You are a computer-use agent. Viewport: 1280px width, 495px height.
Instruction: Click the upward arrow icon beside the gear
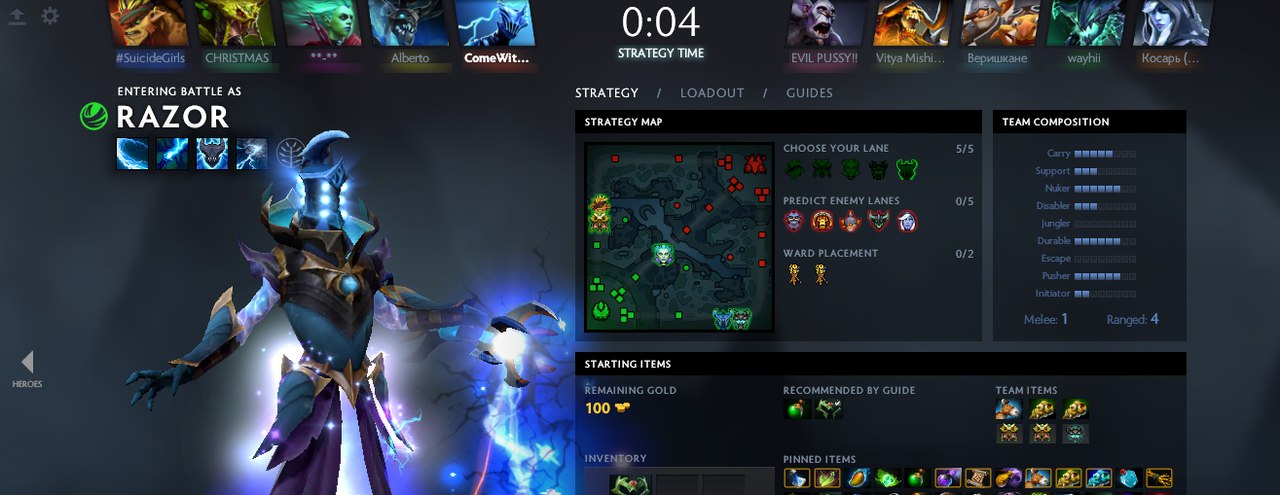click(16, 16)
